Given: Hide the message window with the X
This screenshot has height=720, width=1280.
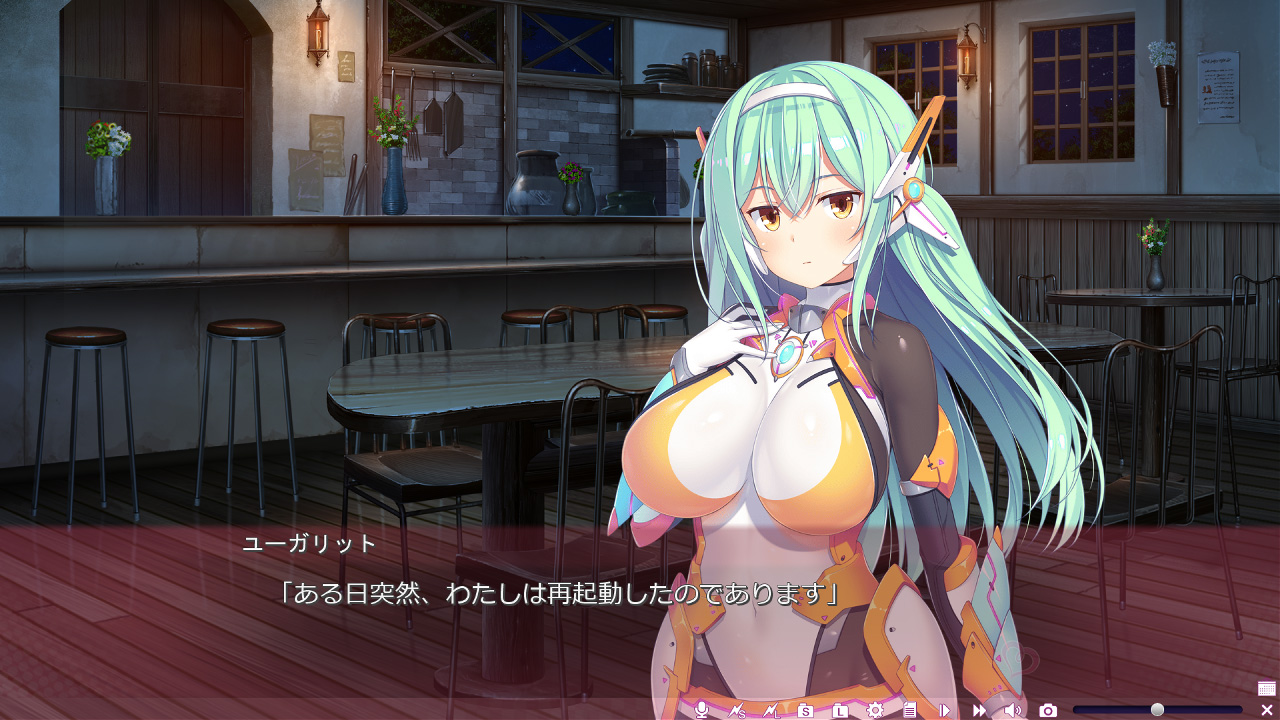Looking at the screenshot, I should tap(1266, 710).
